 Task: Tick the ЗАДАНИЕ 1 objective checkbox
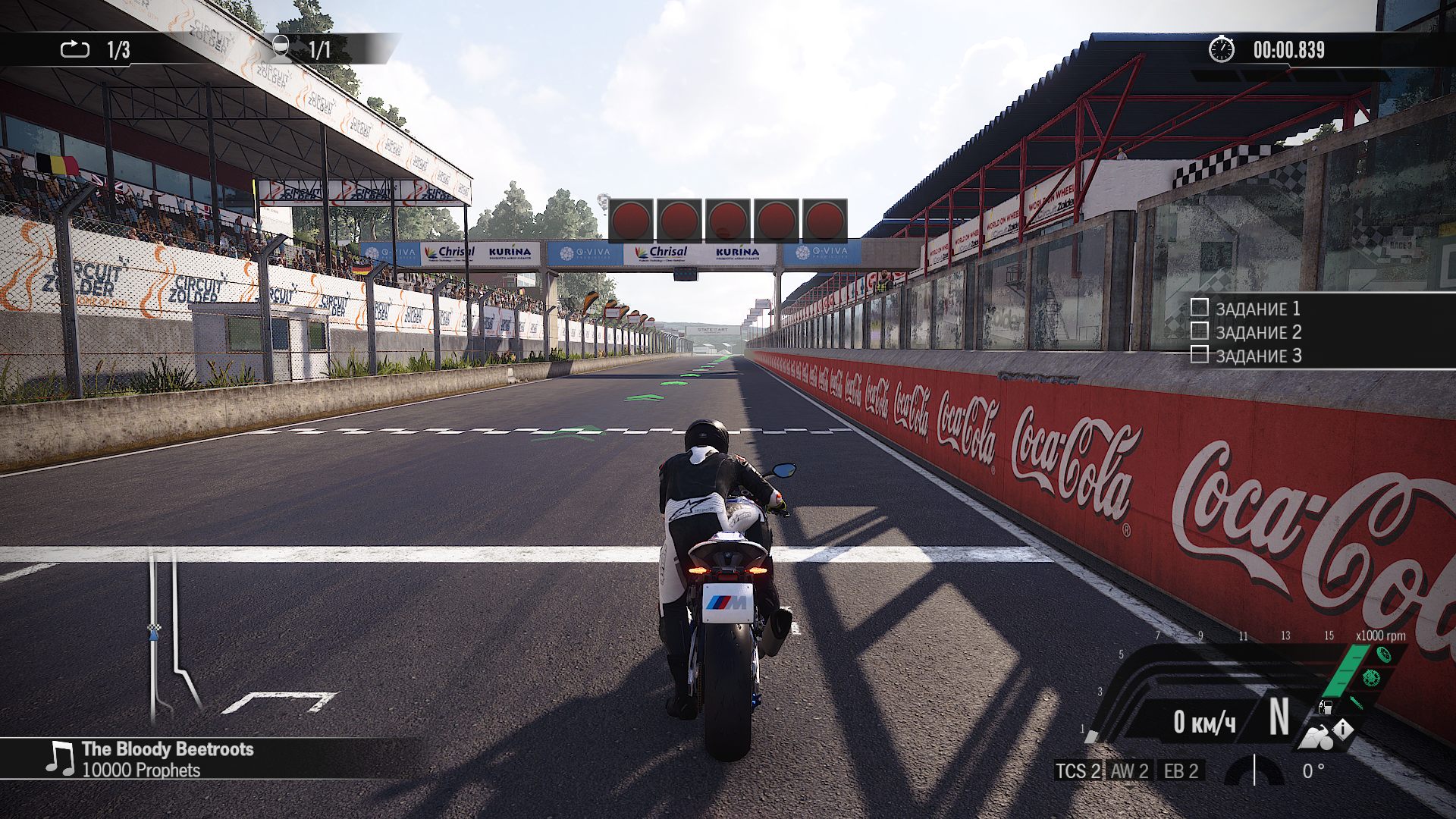(x=1199, y=307)
